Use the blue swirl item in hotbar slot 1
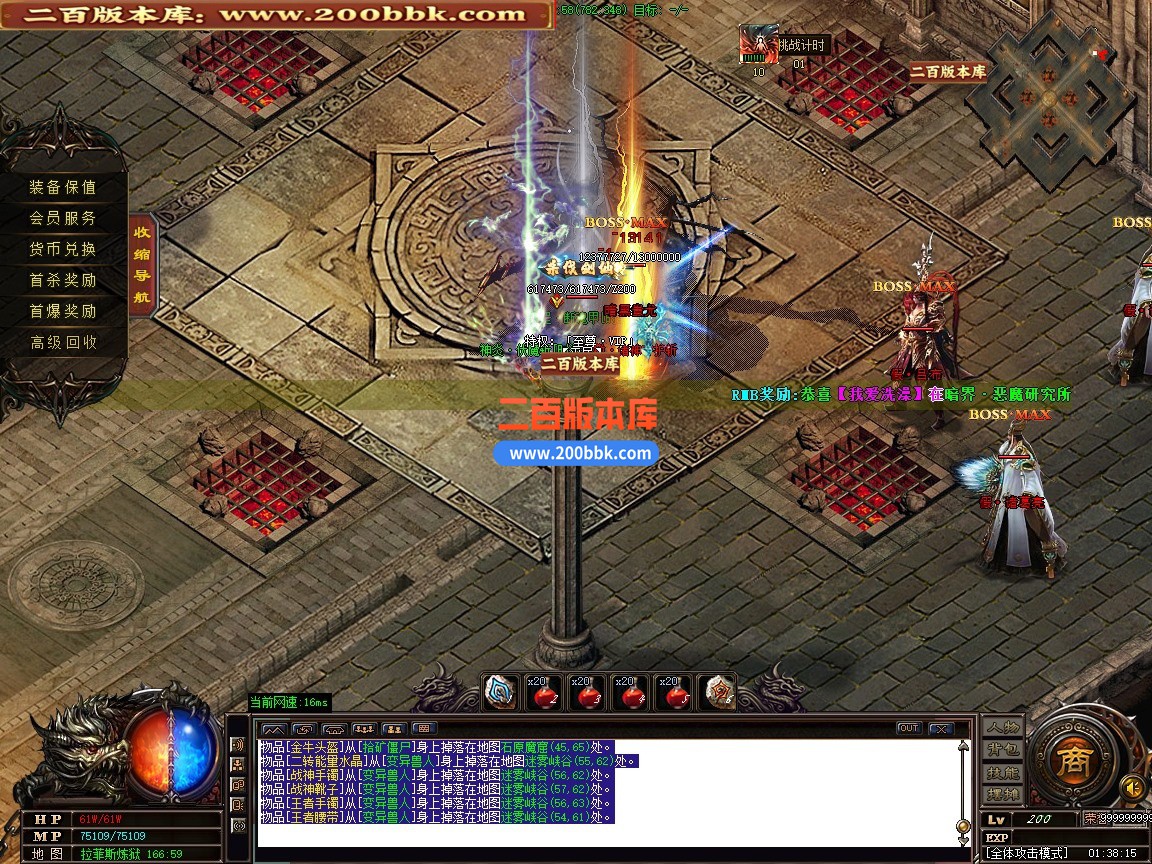This screenshot has width=1152, height=864. point(499,692)
